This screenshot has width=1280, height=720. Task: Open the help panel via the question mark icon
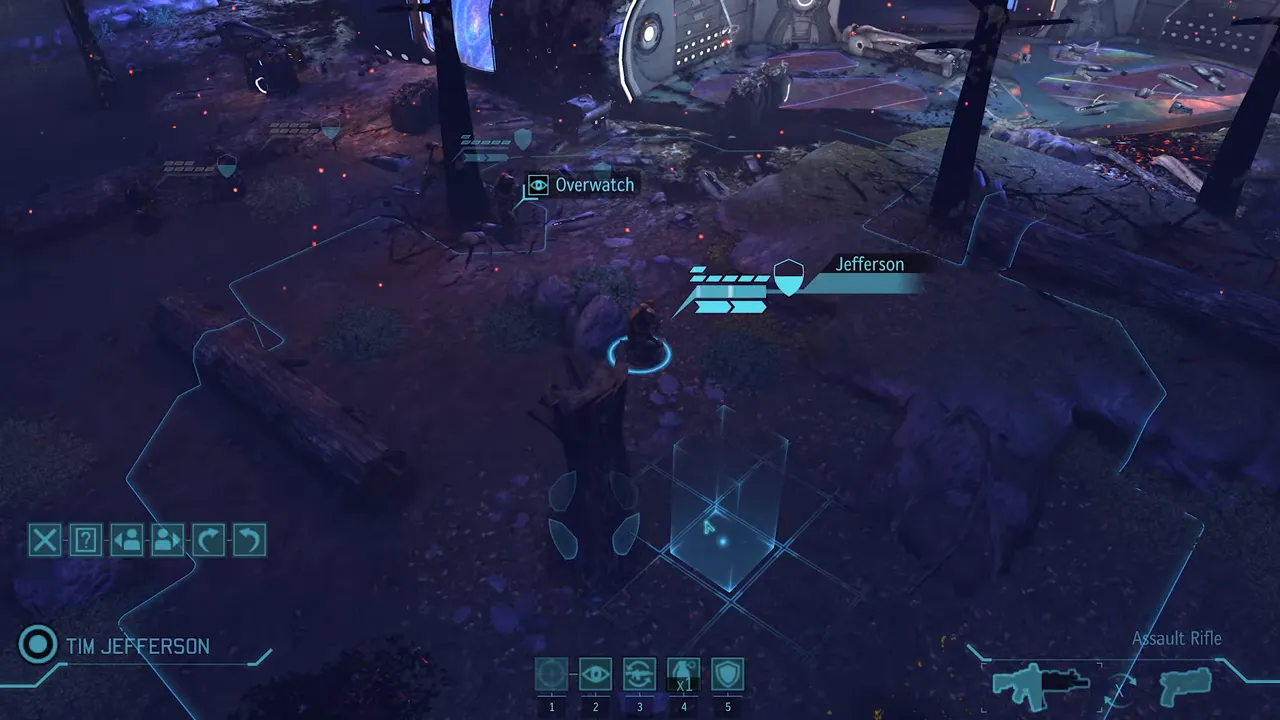coord(85,540)
